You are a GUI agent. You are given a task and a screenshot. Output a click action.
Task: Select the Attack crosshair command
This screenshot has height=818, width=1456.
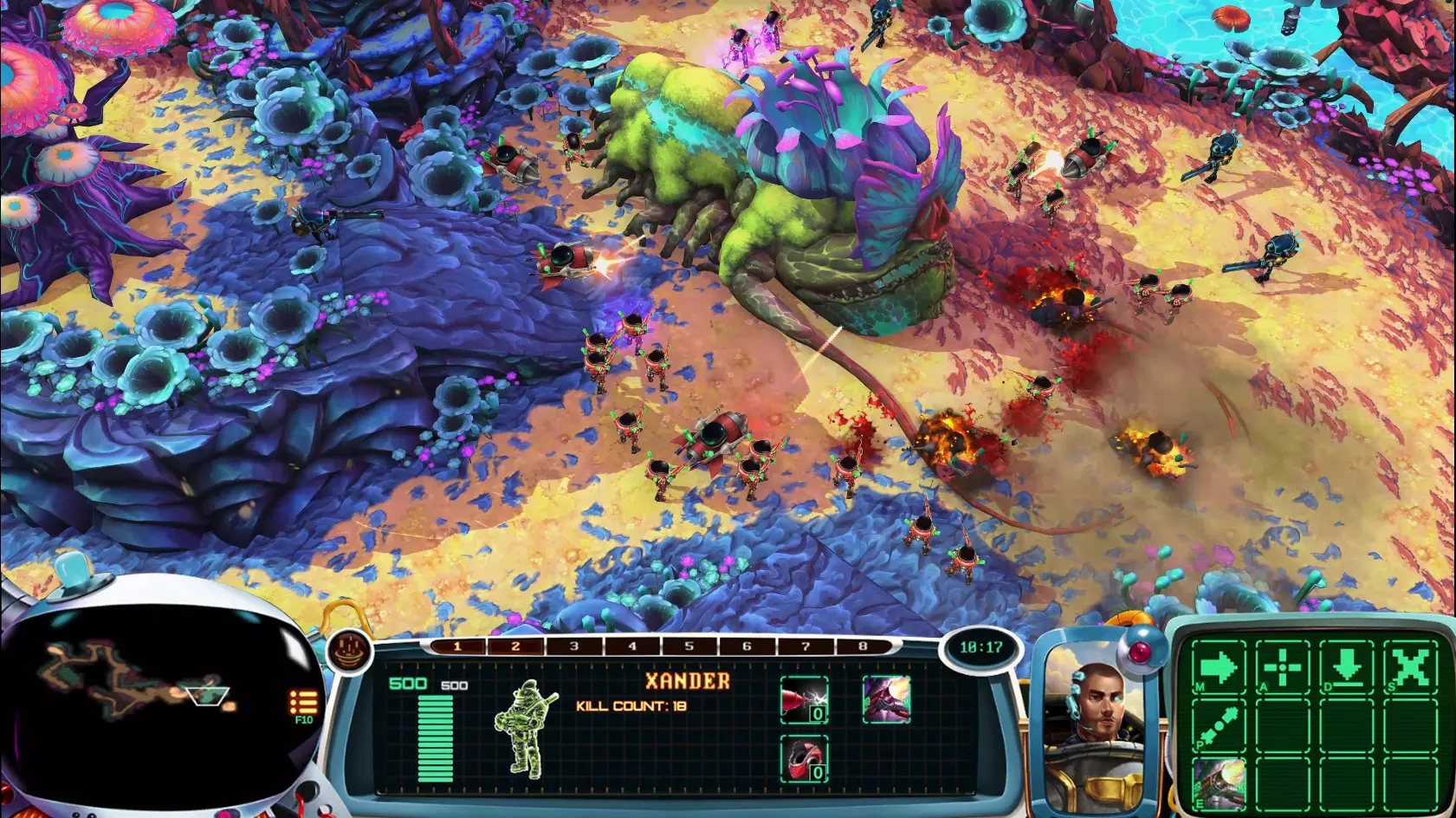1283,668
